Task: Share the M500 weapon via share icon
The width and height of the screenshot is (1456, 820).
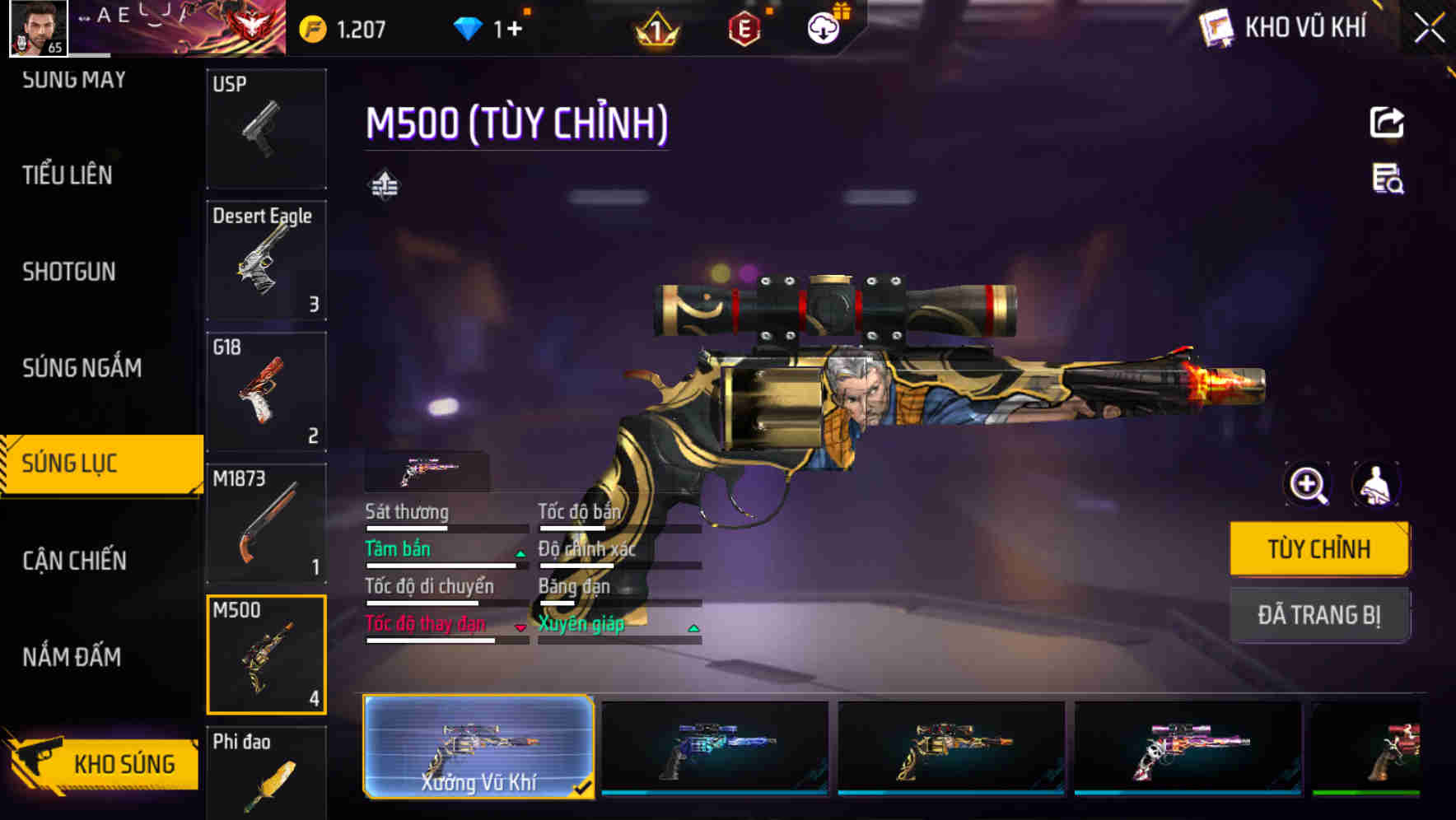Action: 1388,122
